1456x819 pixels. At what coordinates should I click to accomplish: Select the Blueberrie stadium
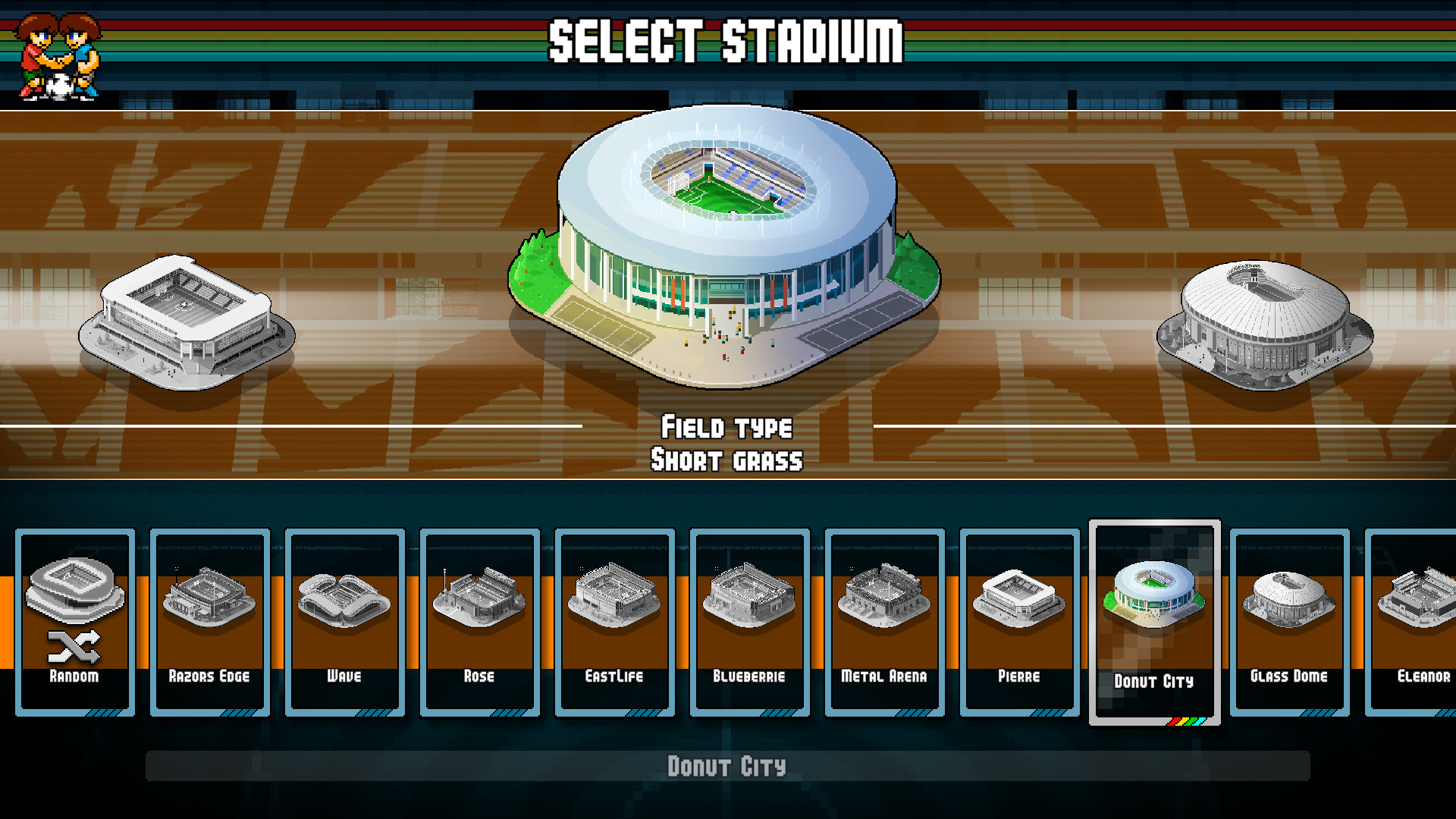coord(749,622)
